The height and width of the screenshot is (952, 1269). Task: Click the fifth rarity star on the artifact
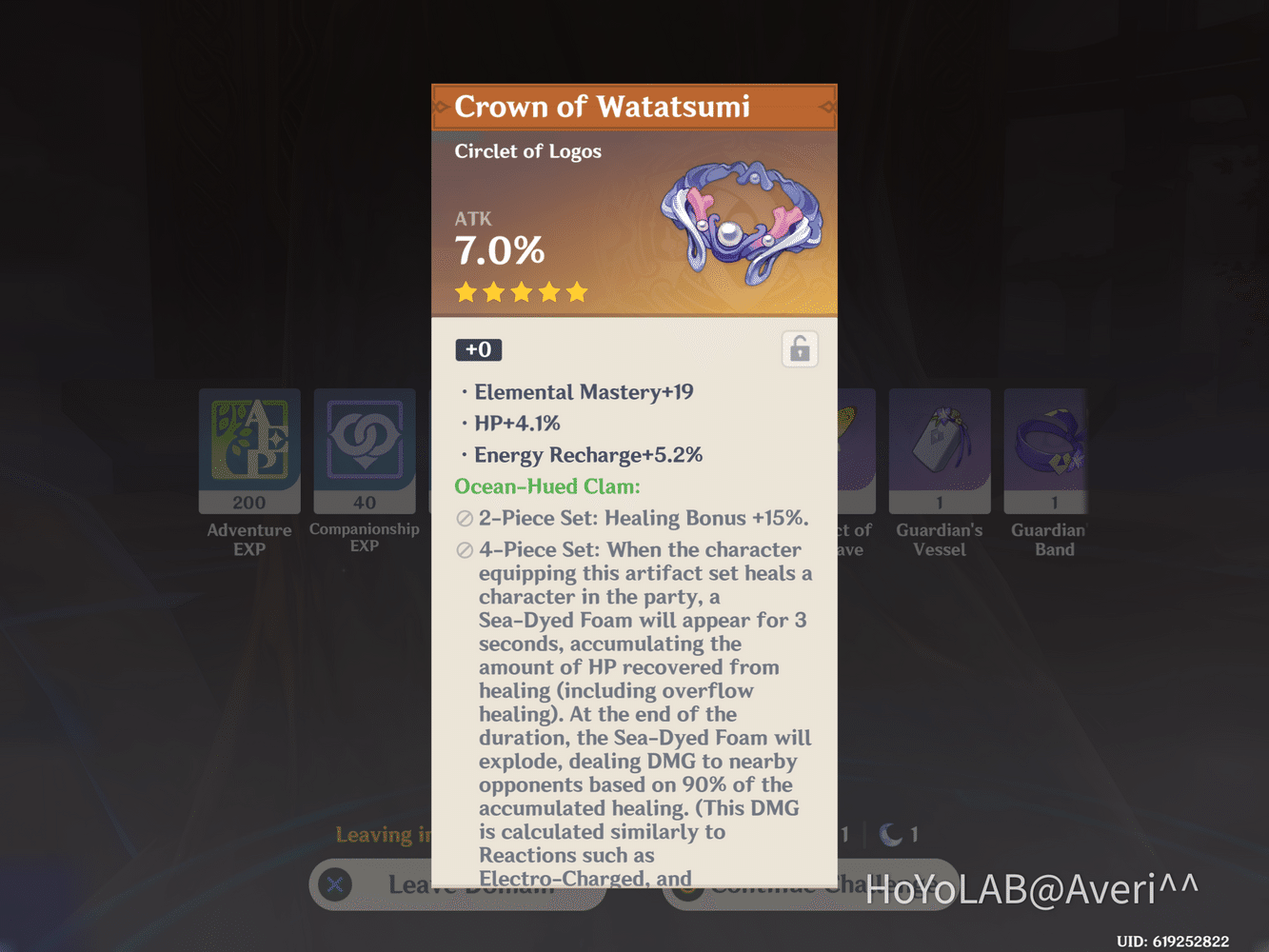pos(579,292)
